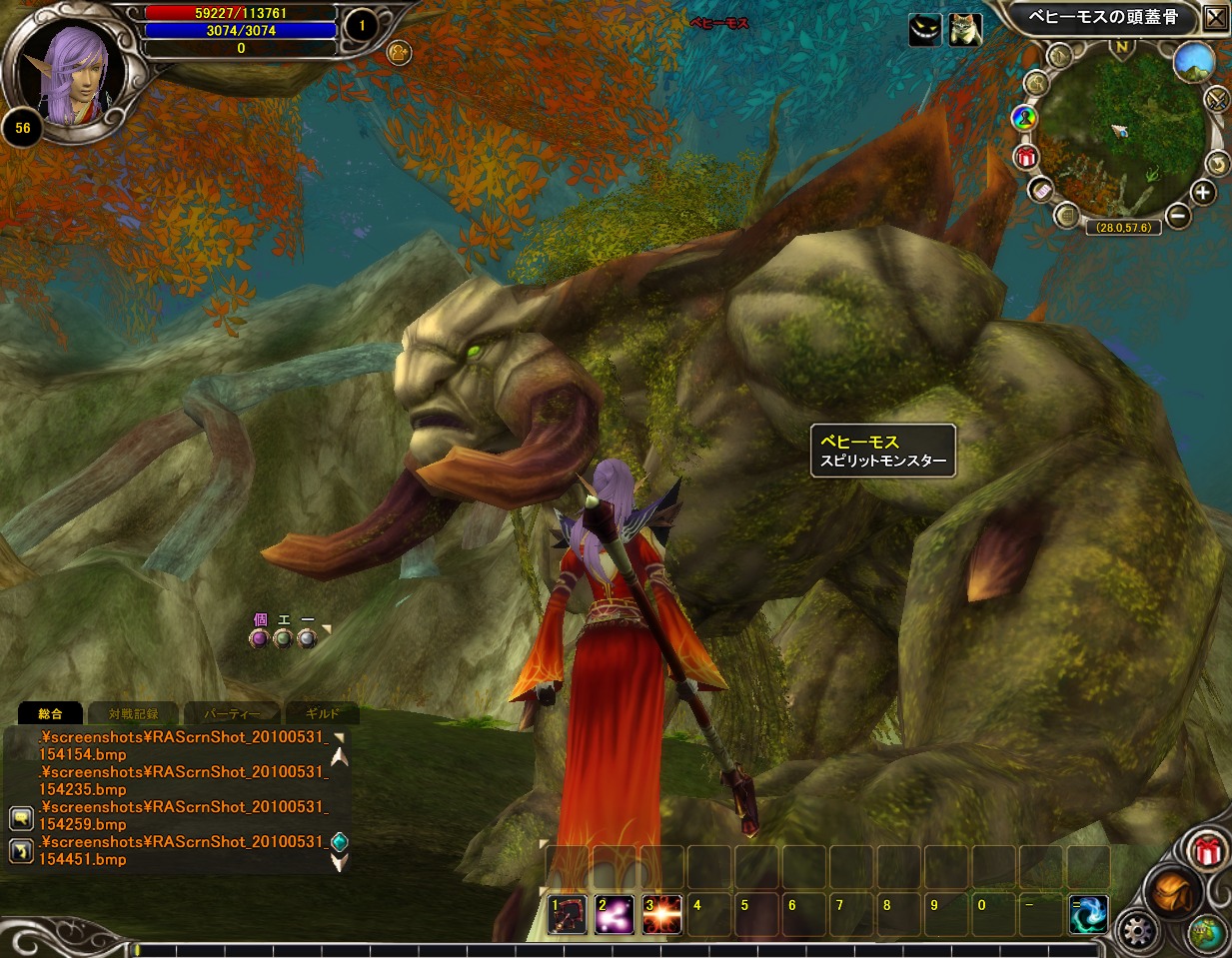Select the tabby cat pet icon
The width and height of the screenshot is (1232, 958).
(x=965, y=30)
